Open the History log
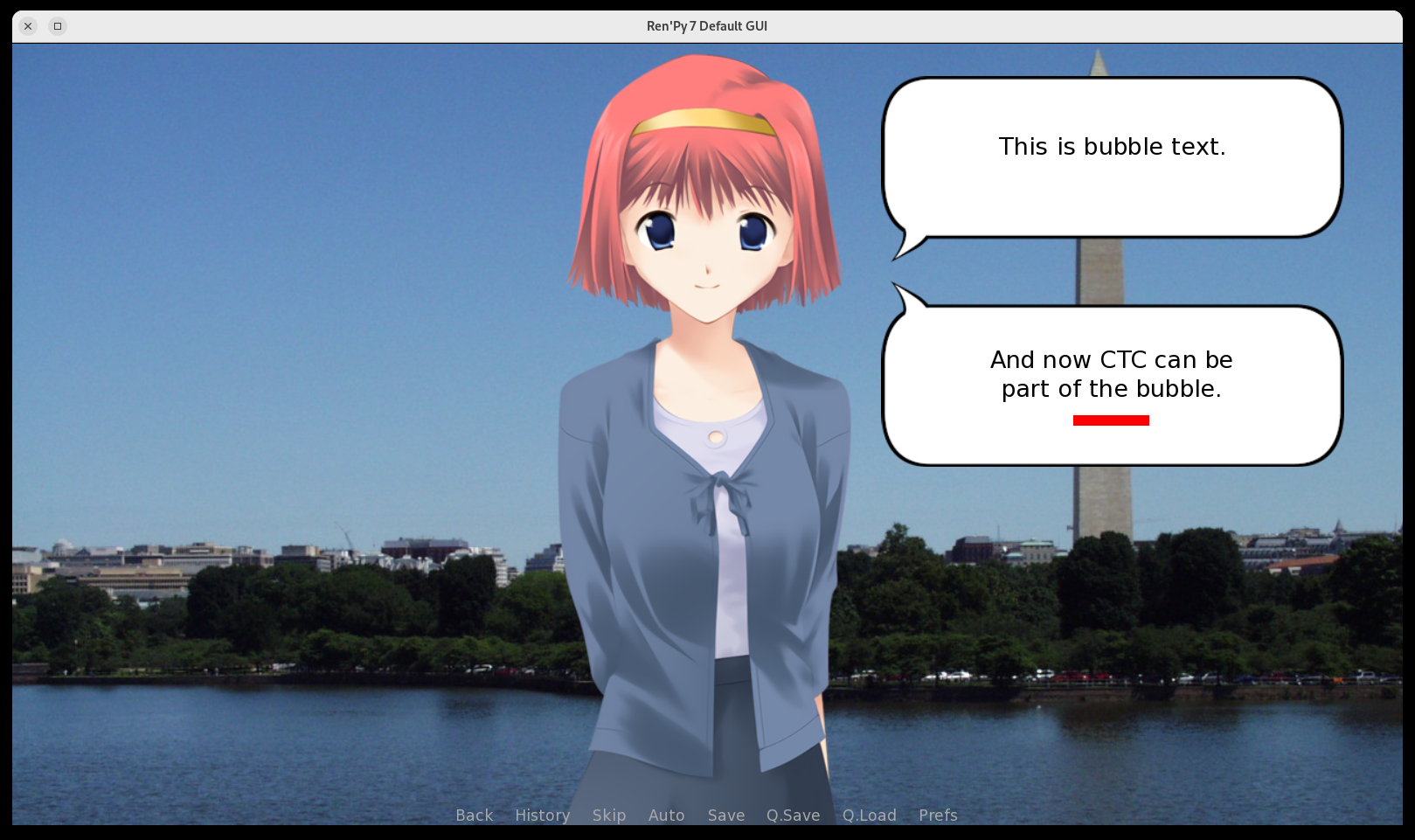This screenshot has width=1415, height=840. (542, 815)
